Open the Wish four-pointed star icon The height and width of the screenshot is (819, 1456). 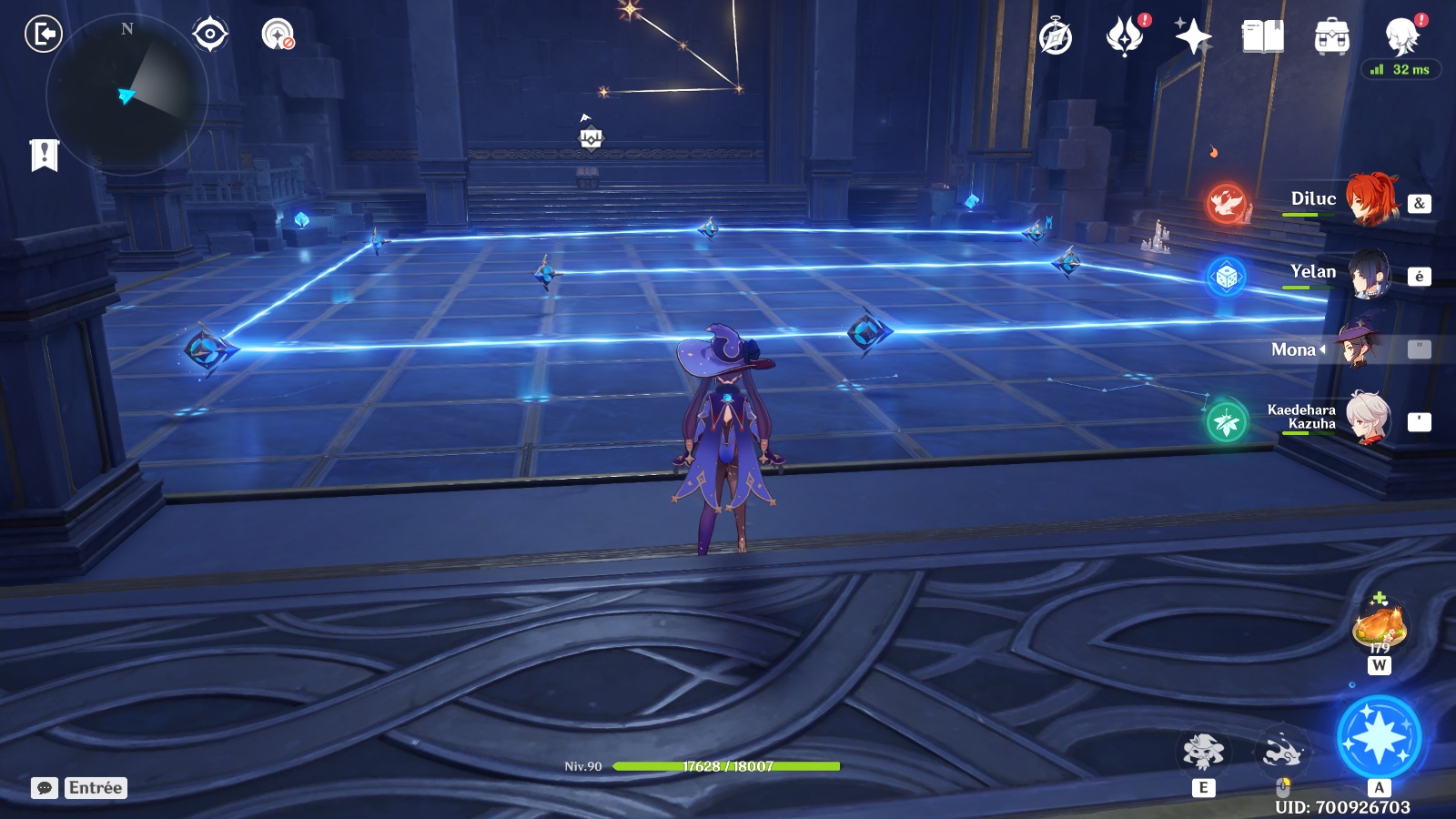[x=1193, y=37]
